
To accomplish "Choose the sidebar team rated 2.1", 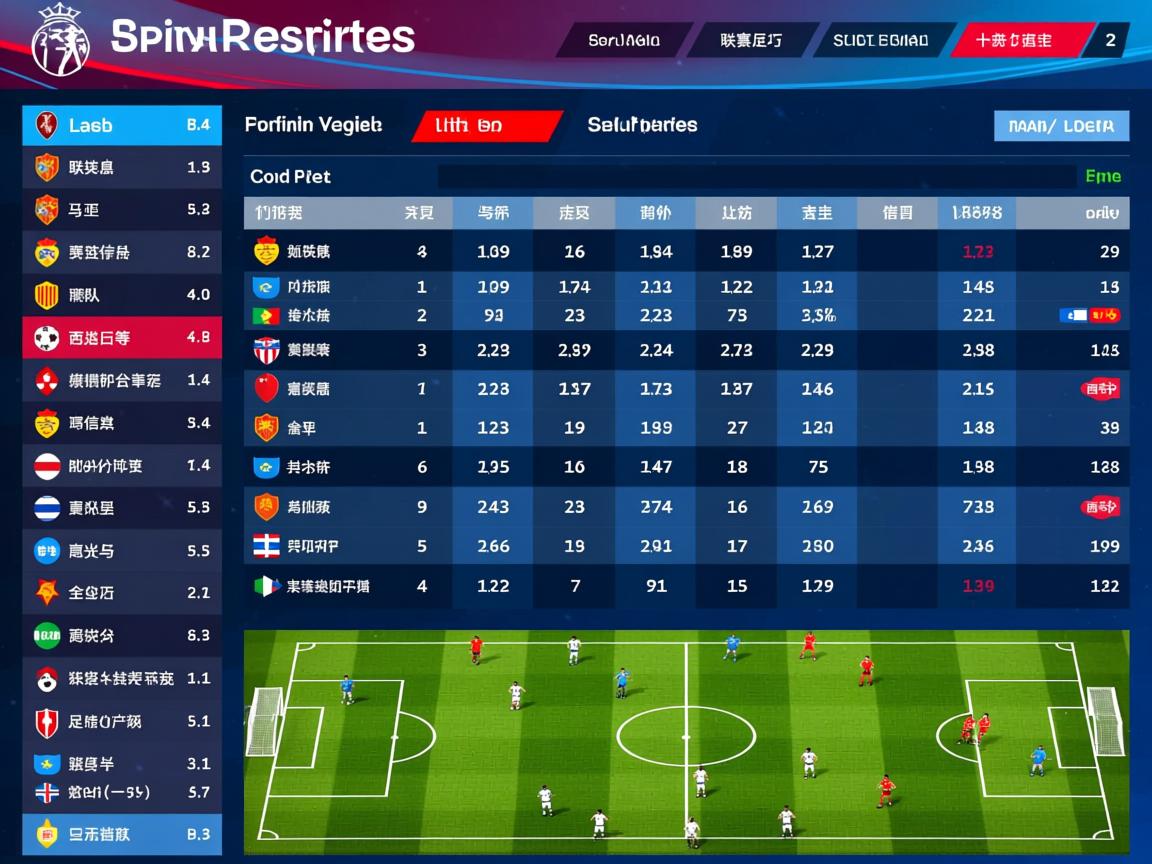I will click(x=121, y=593).
